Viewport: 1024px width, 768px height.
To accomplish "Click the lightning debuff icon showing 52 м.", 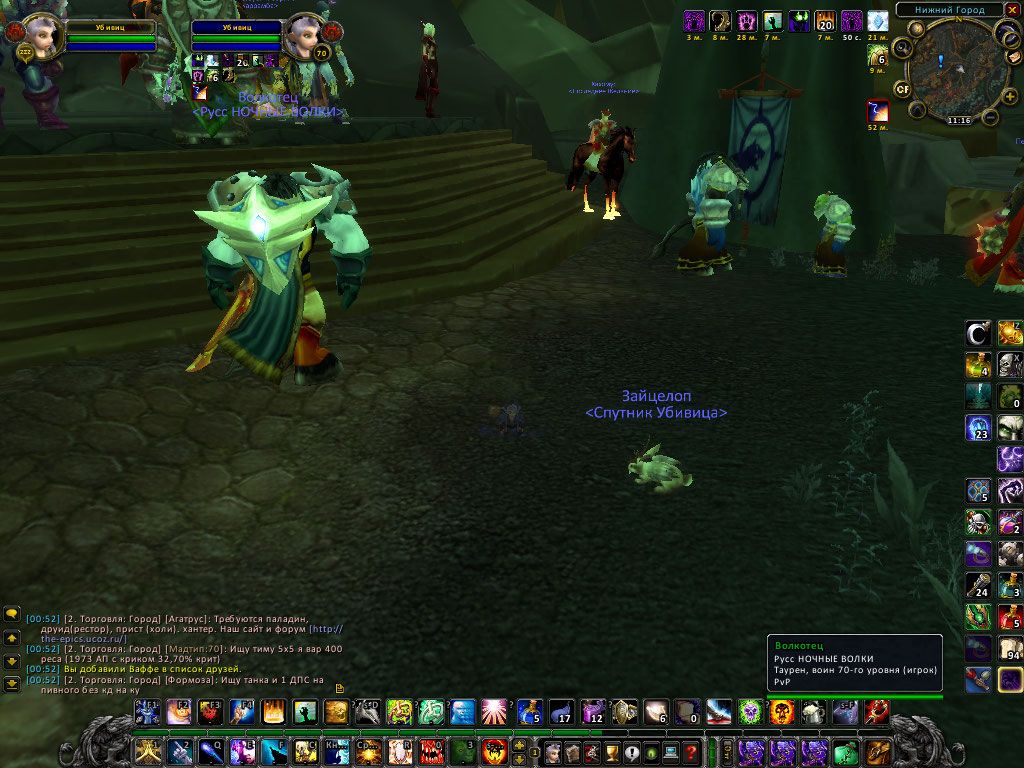I will tap(877, 111).
